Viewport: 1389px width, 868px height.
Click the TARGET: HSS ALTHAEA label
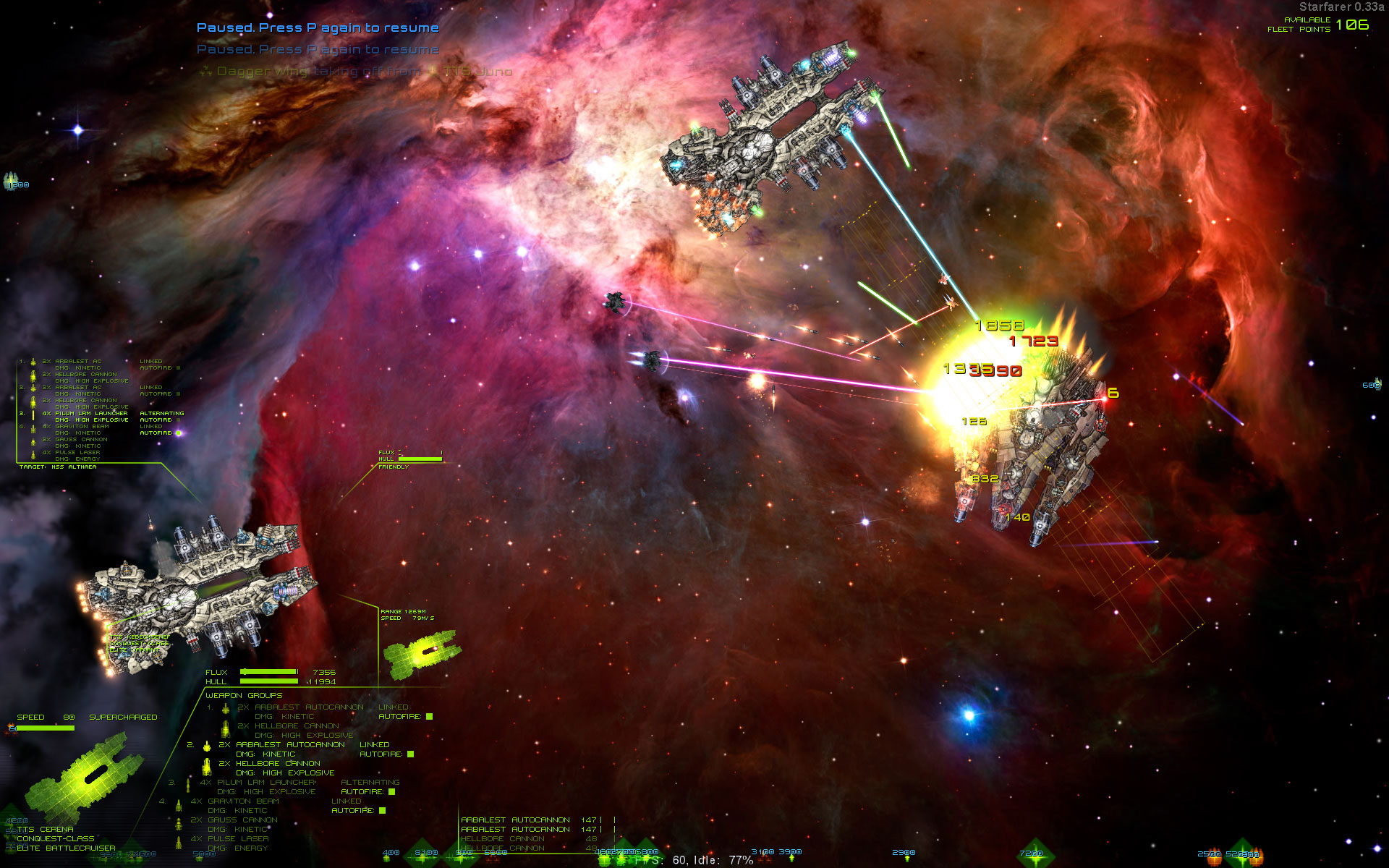click(56, 467)
